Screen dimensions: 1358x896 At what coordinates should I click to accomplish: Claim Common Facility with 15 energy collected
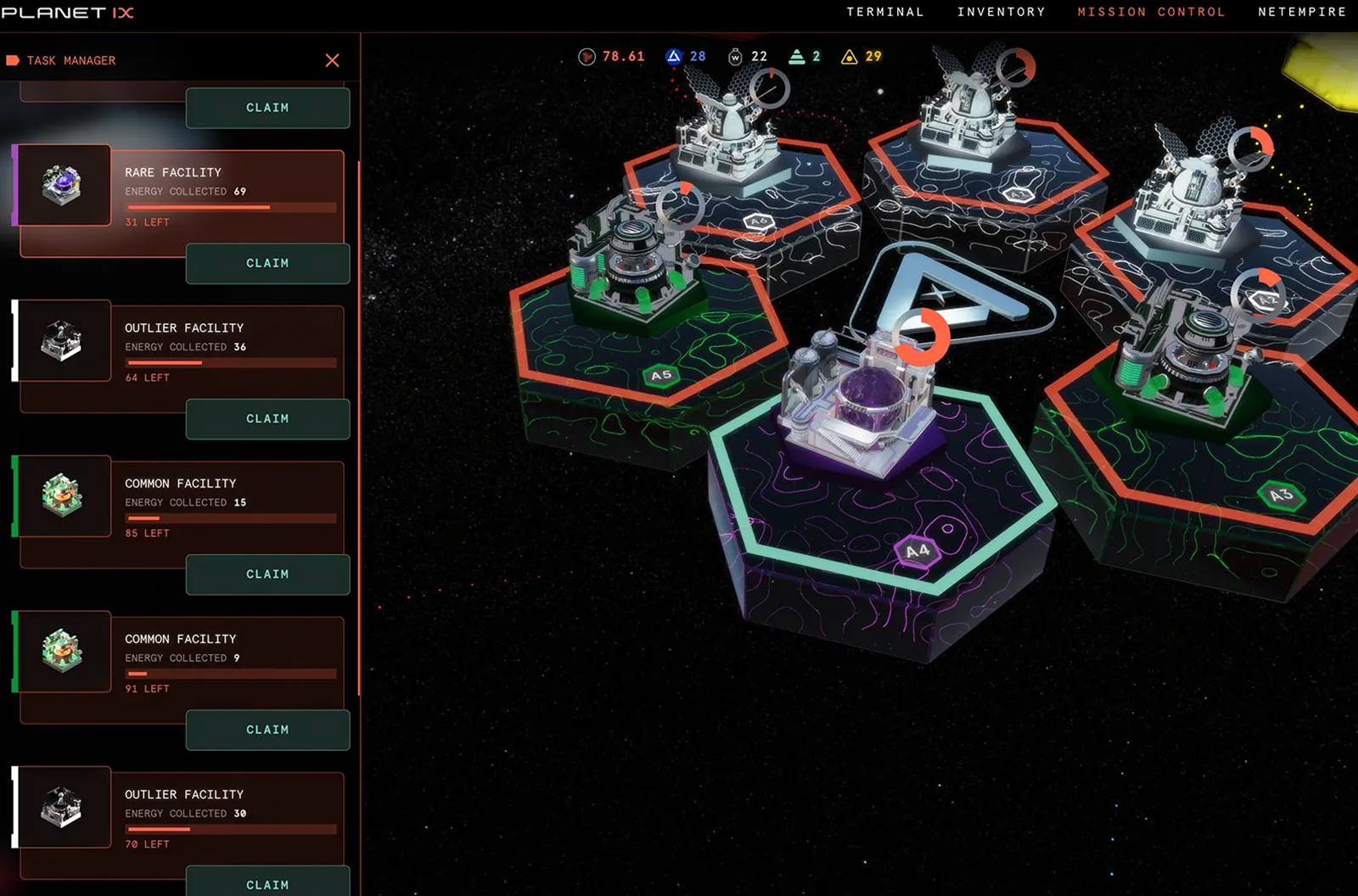click(x=267, y=574)
